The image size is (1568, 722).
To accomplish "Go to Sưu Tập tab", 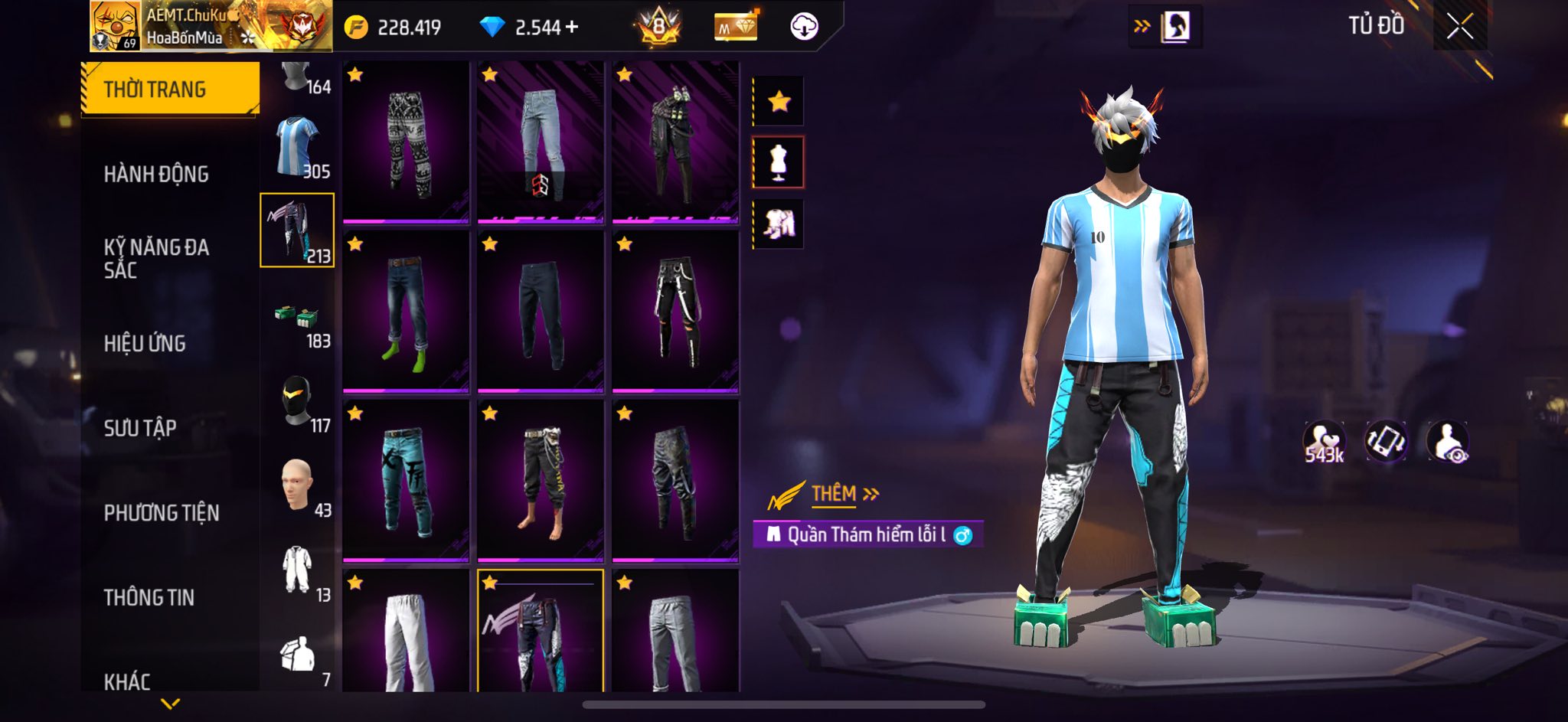I will point(140,427).
